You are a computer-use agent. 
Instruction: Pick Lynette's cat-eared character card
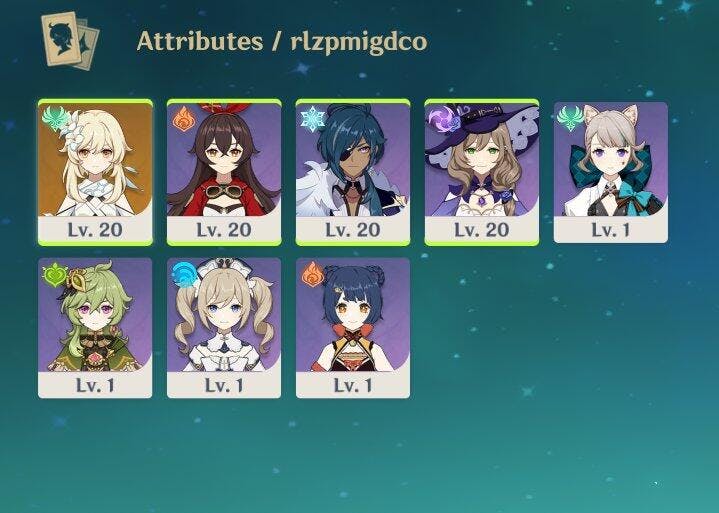(x=611, y=171)
